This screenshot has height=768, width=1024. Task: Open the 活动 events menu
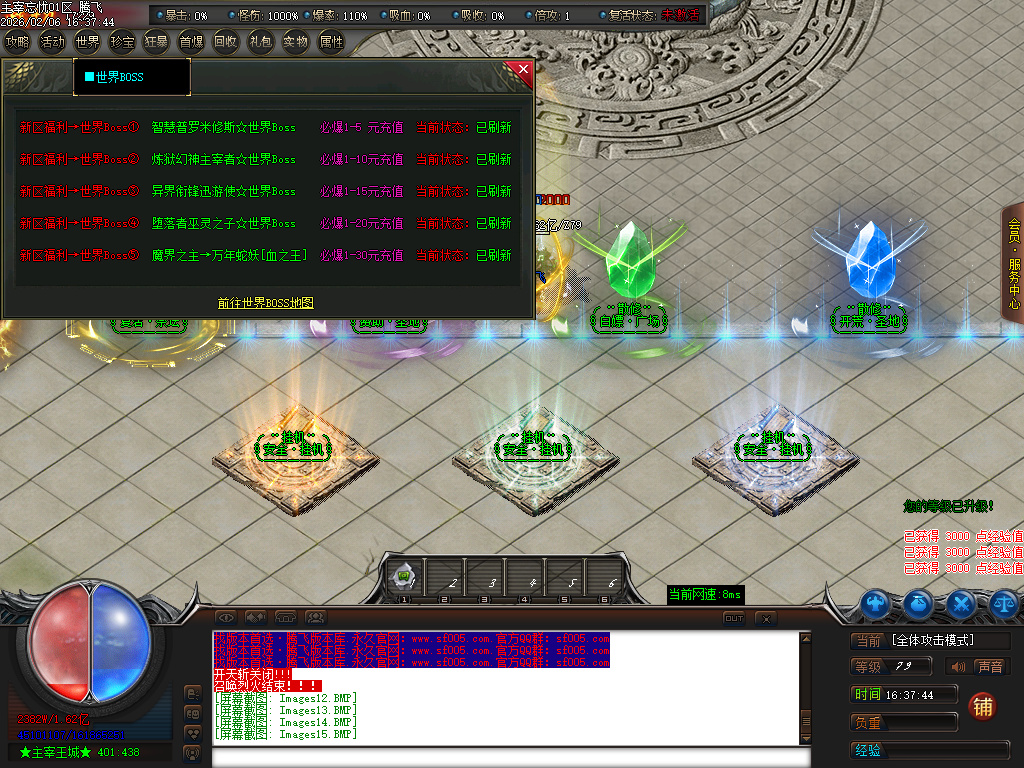point(52,42)
